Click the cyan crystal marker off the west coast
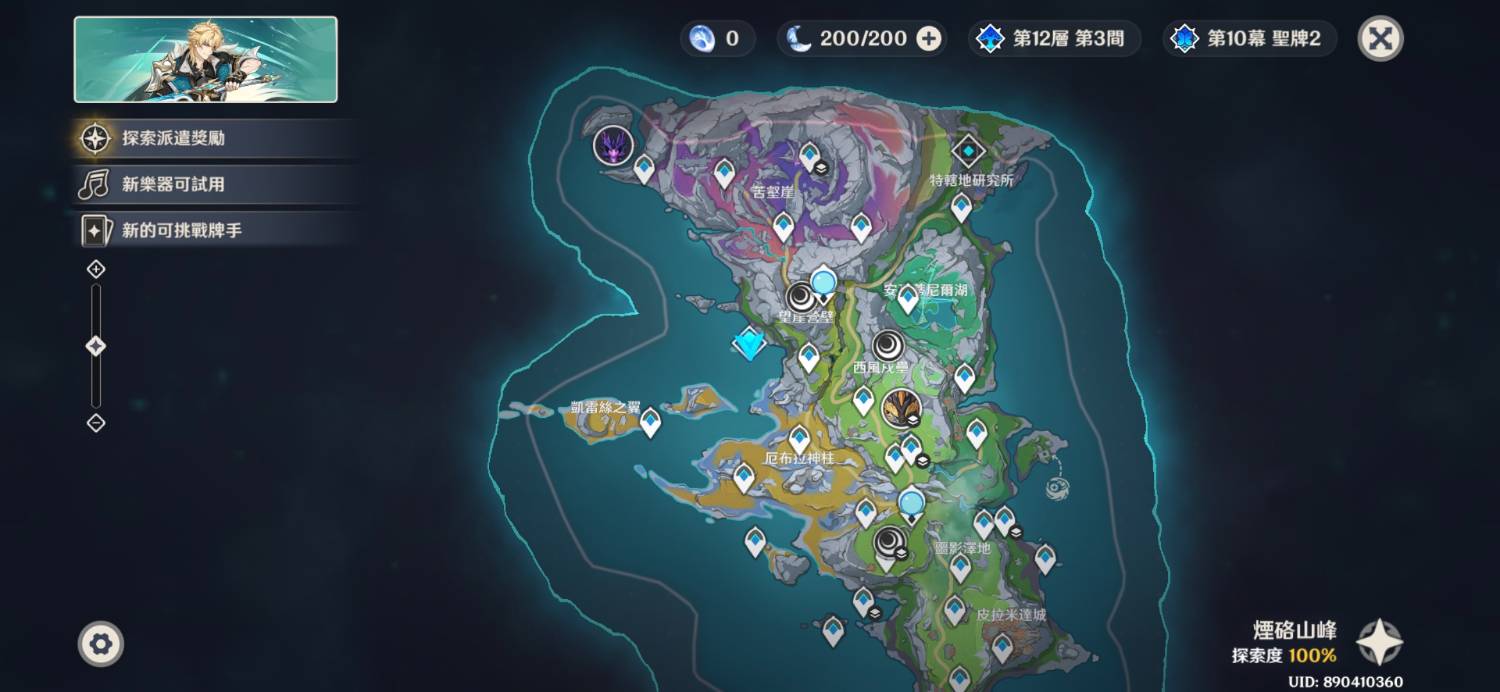Viewport: 1500px width, 692px height. pyautogui.click(x=749, y=343)
